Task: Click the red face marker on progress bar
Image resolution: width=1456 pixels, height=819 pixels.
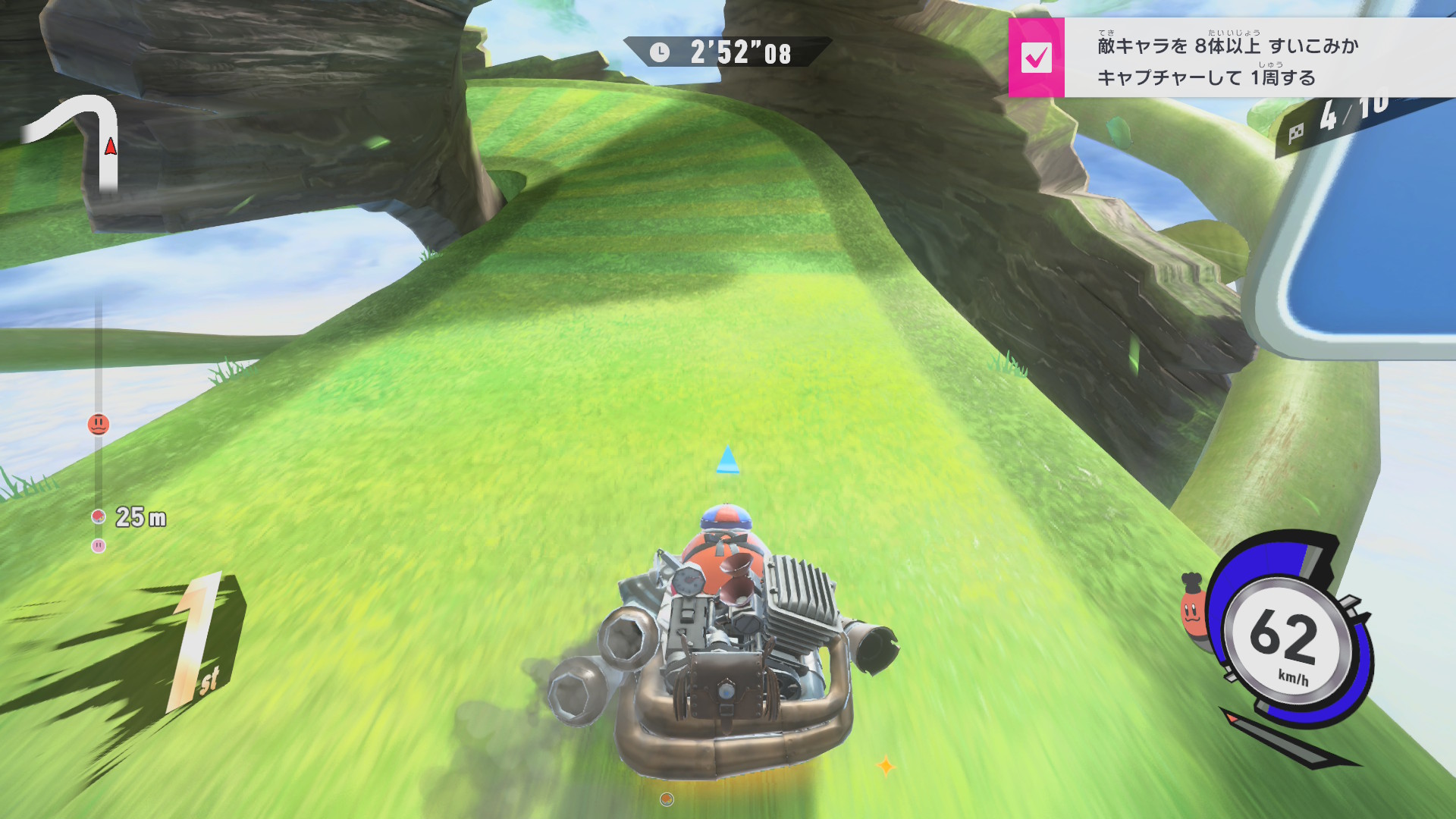Action: pyautogui.click(x=99, y=424)
